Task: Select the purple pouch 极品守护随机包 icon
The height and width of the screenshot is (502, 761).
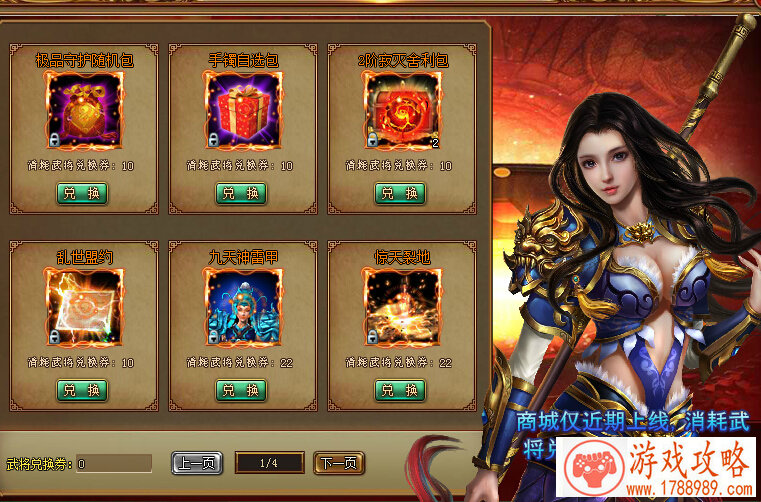Action: point(83,109)
